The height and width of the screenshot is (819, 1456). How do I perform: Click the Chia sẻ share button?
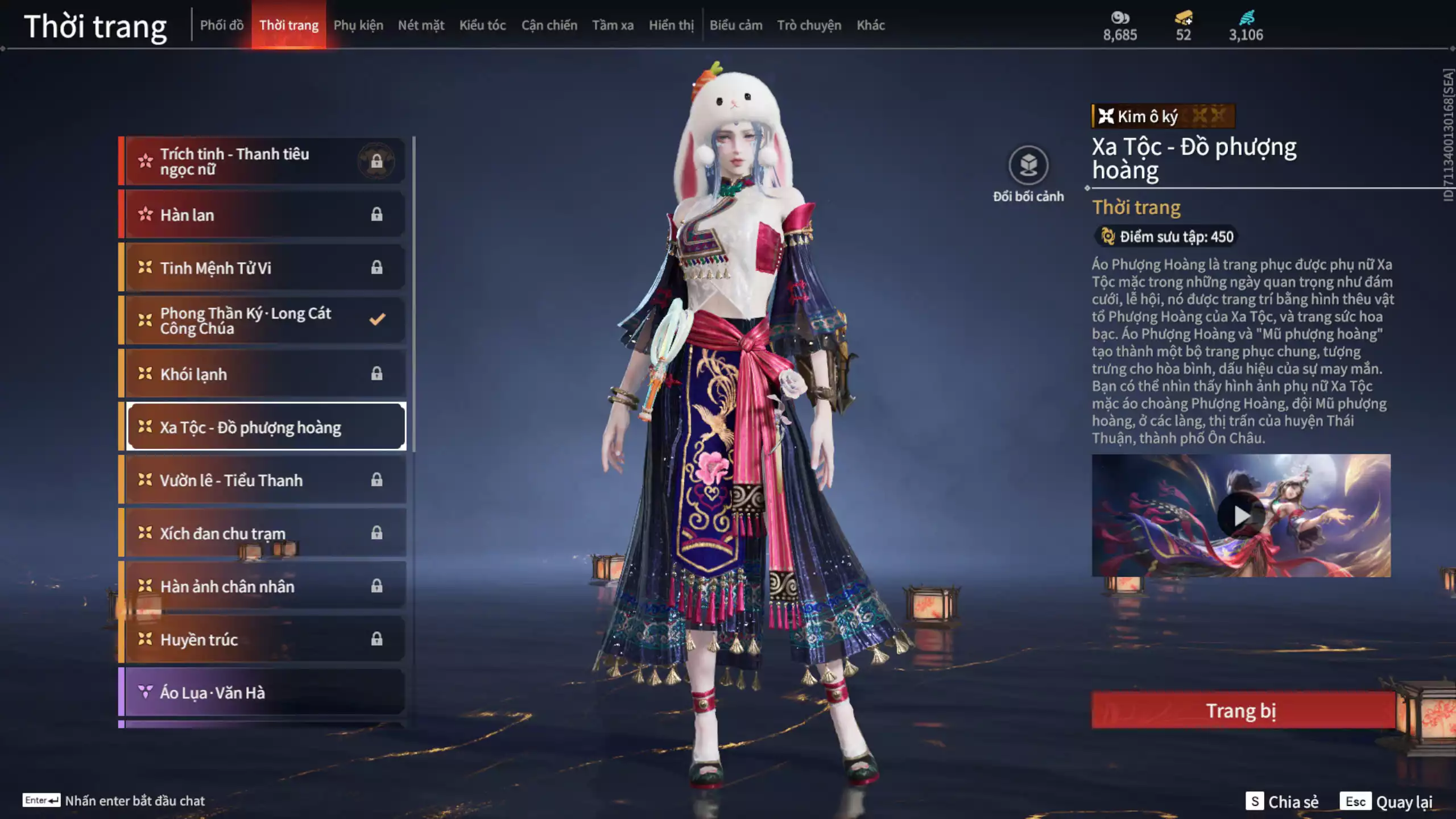tap(1282, 801)
